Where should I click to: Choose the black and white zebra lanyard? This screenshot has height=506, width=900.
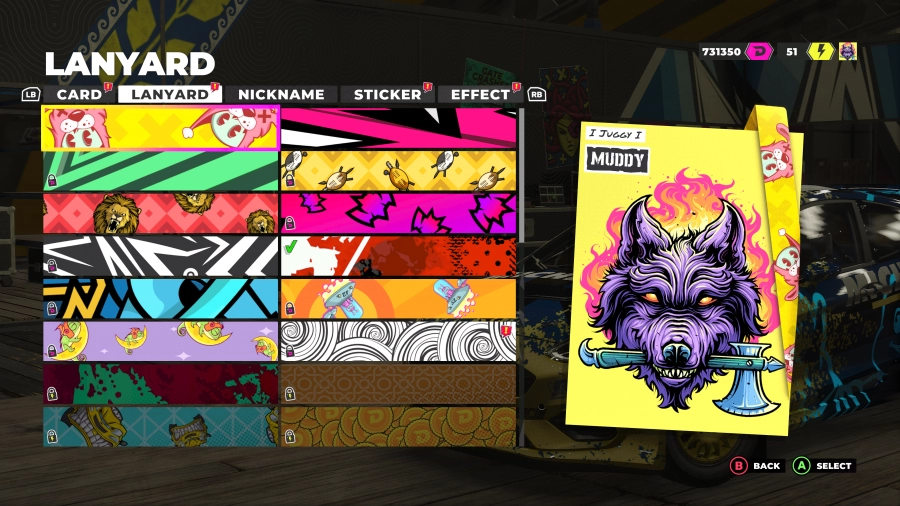(160, 256)
